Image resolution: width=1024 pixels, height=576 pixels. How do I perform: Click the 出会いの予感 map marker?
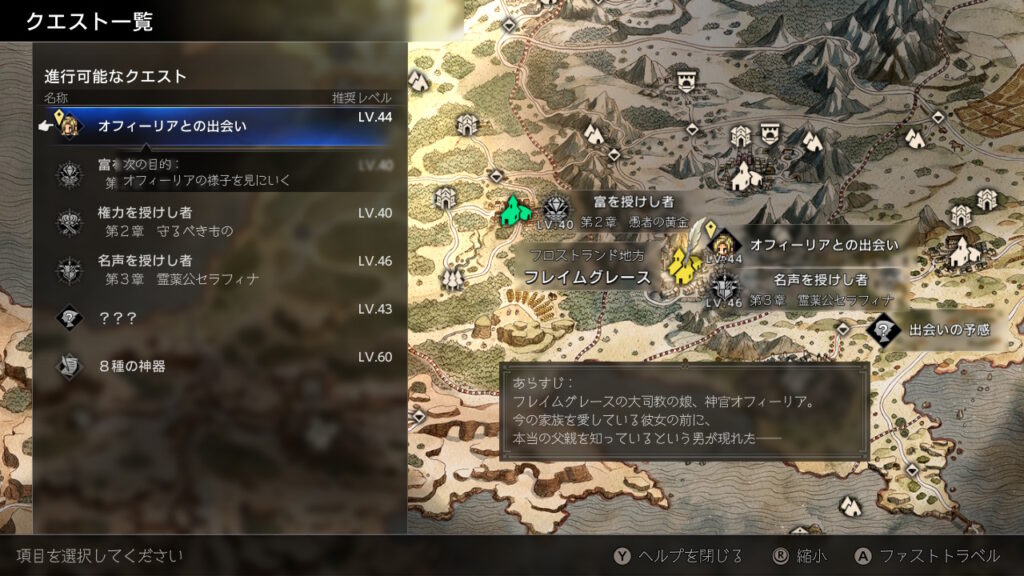[883, 328]
